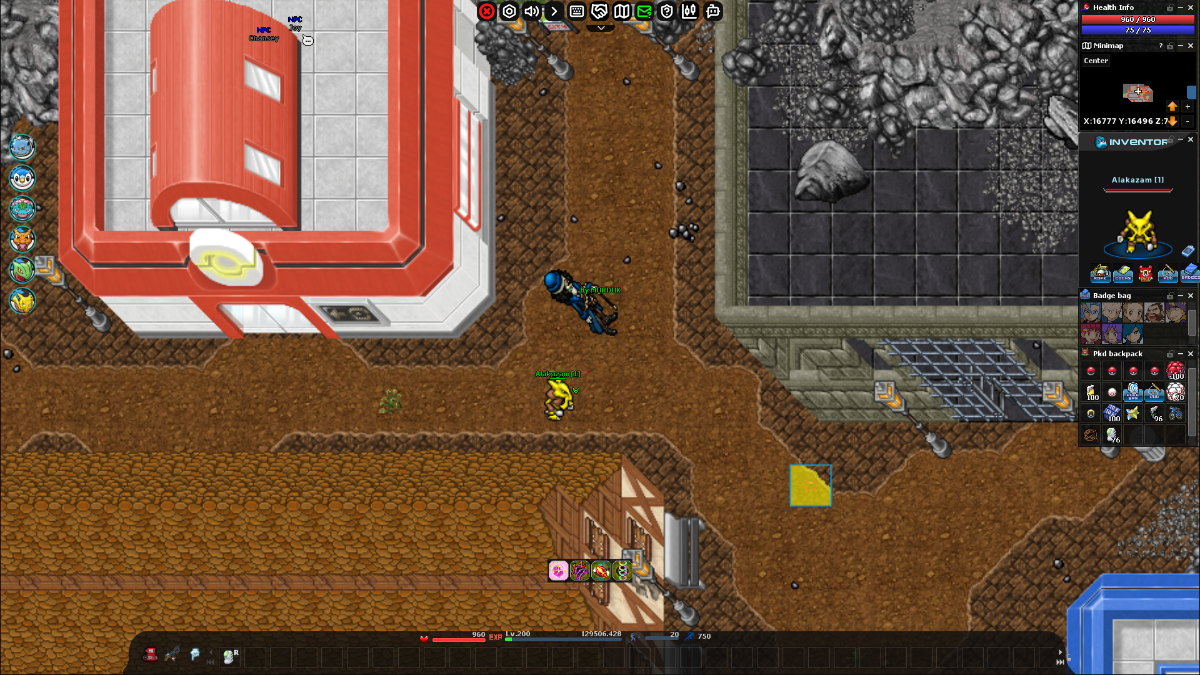The width and height of the screenshot is (1200, 675).
Task: Close the Inventory panel
Action: click(1190, 141)
